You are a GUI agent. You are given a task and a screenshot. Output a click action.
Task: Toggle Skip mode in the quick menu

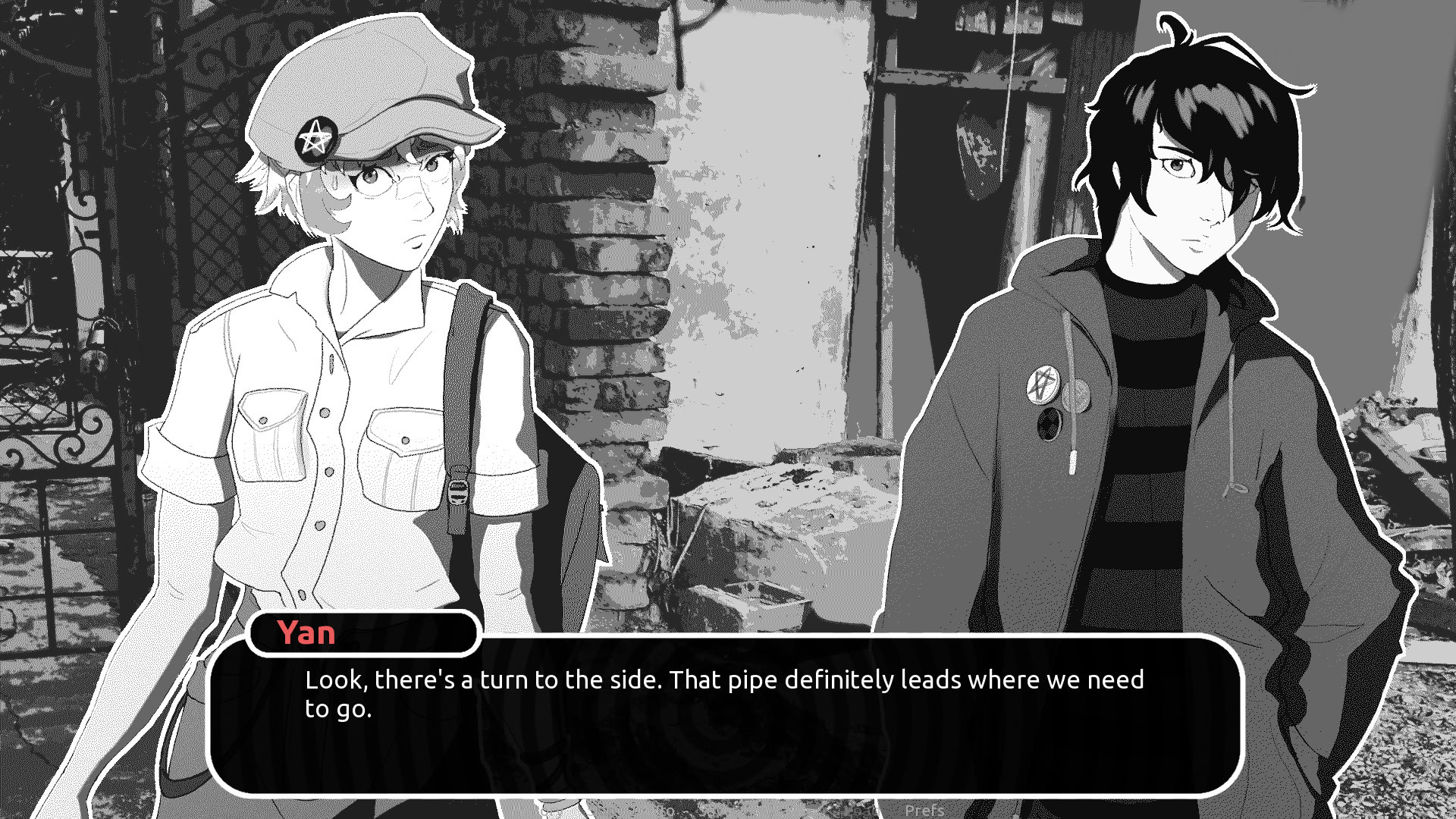599,811
